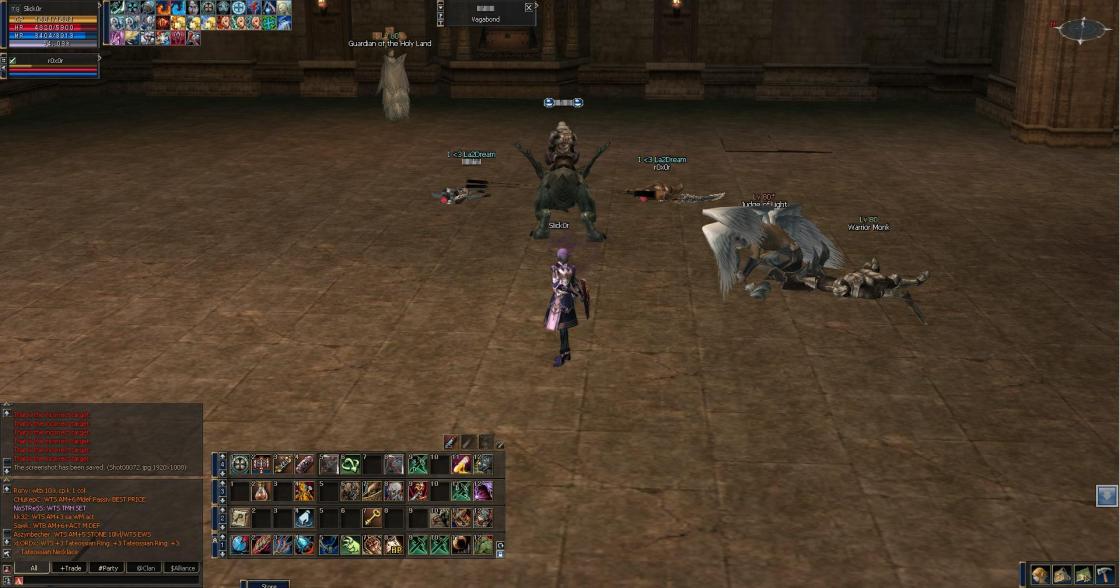The image size is (1120, 588).
Task: Use the golden key item in hotbar
Action: pyautogui.click(x=372, y=518)
